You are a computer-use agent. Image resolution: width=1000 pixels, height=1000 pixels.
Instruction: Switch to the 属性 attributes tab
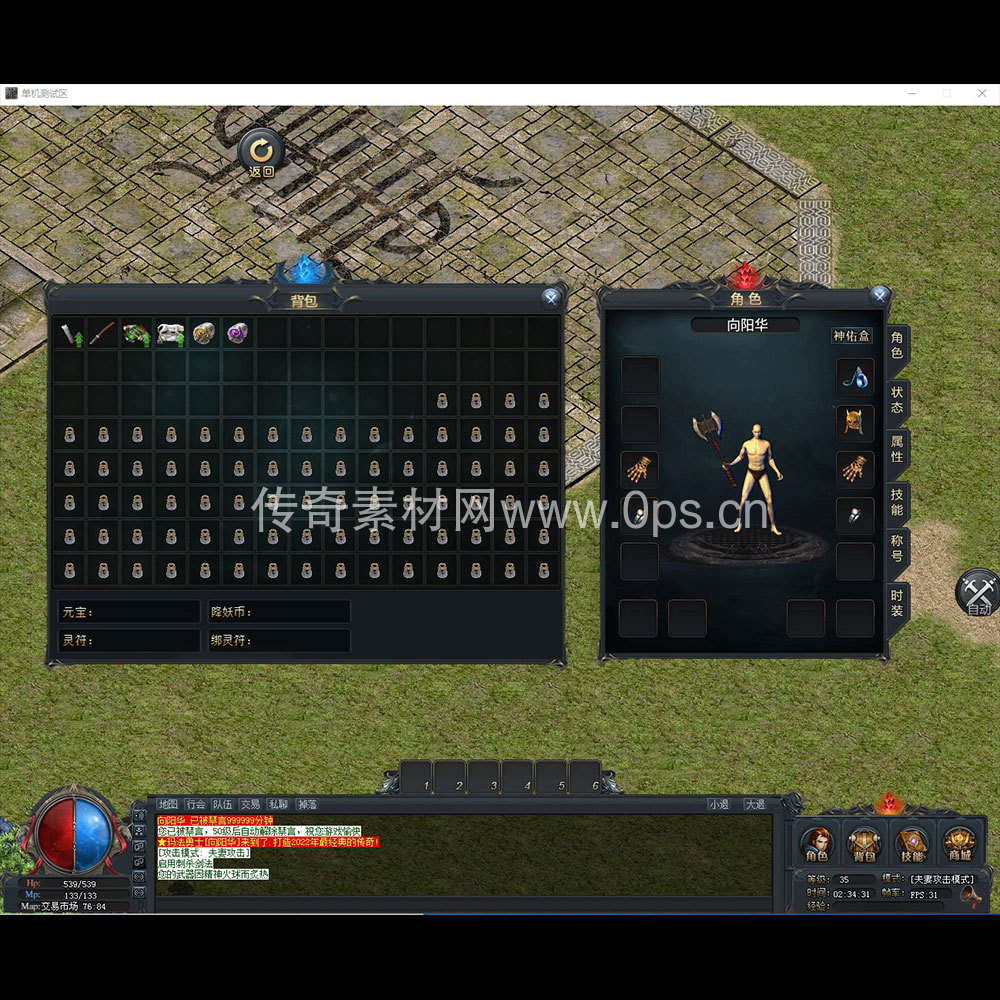pyautogui.click(x=897, y=449)
